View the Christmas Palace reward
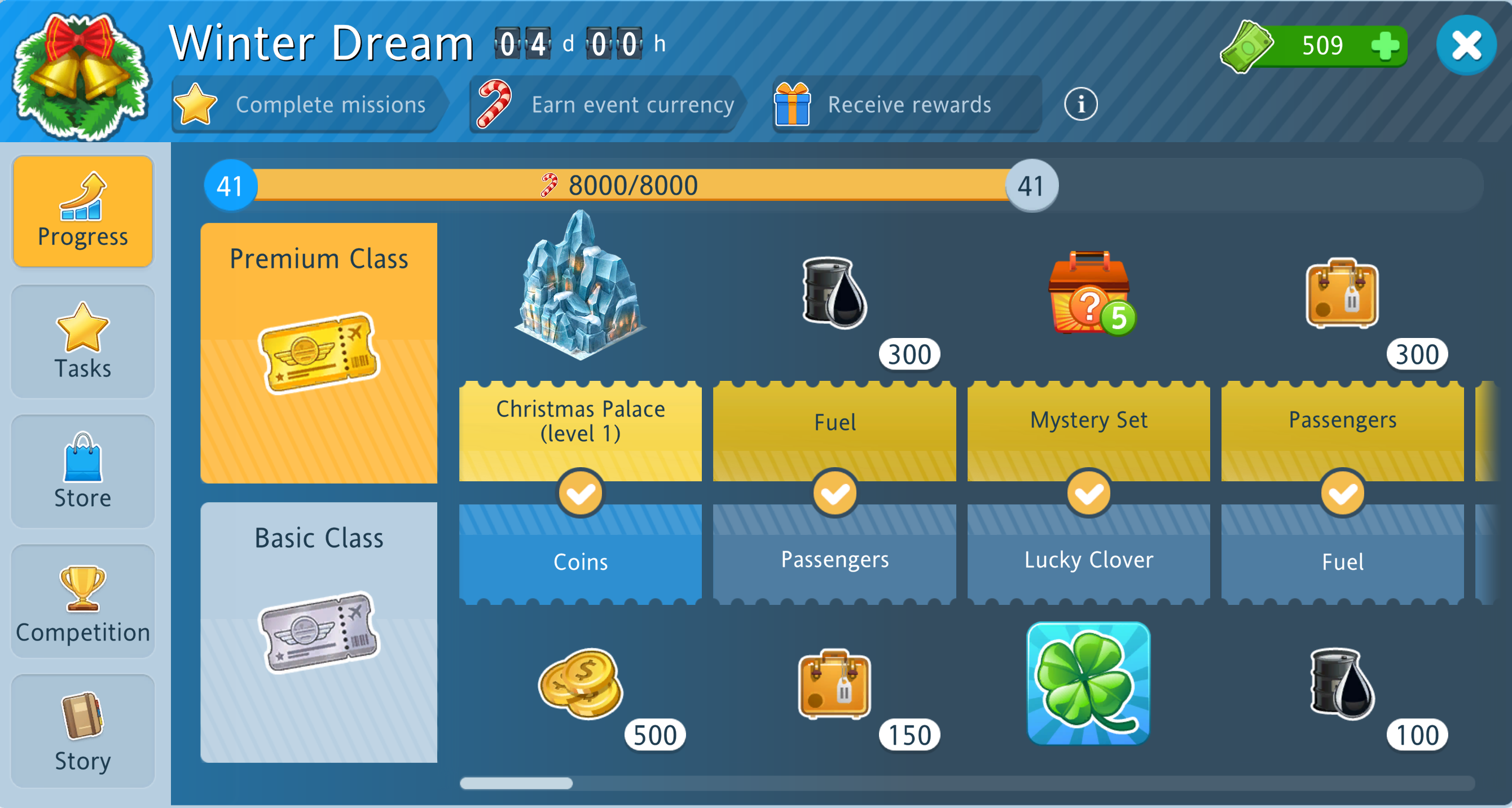This screenshot has height=808, width=1512. (x=580, y=288)
